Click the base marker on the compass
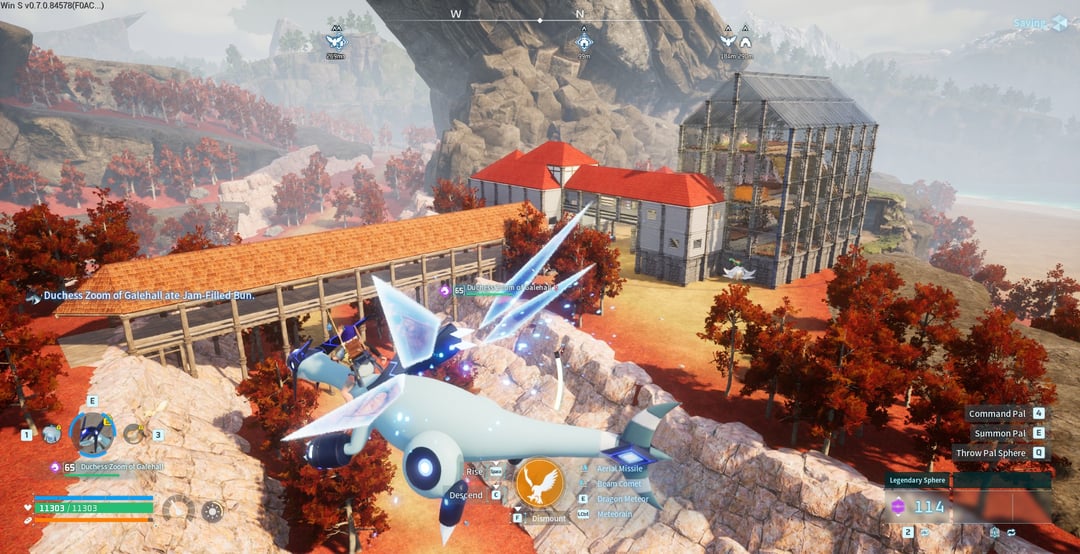Viewport: 1080px width, 554px height. coord(585,42)
